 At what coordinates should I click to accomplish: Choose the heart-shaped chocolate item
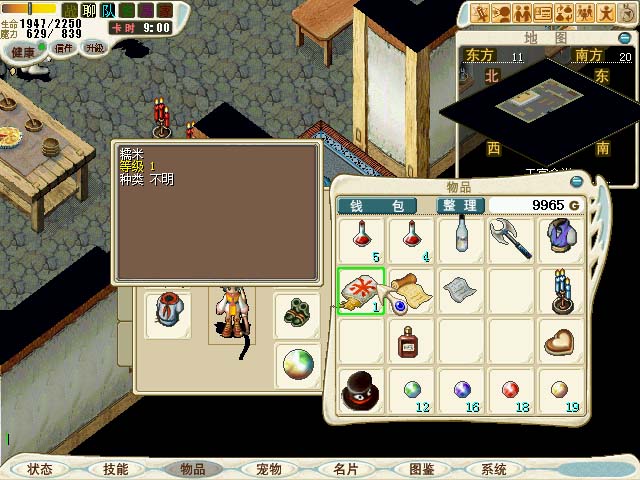(x=561, y=342)
